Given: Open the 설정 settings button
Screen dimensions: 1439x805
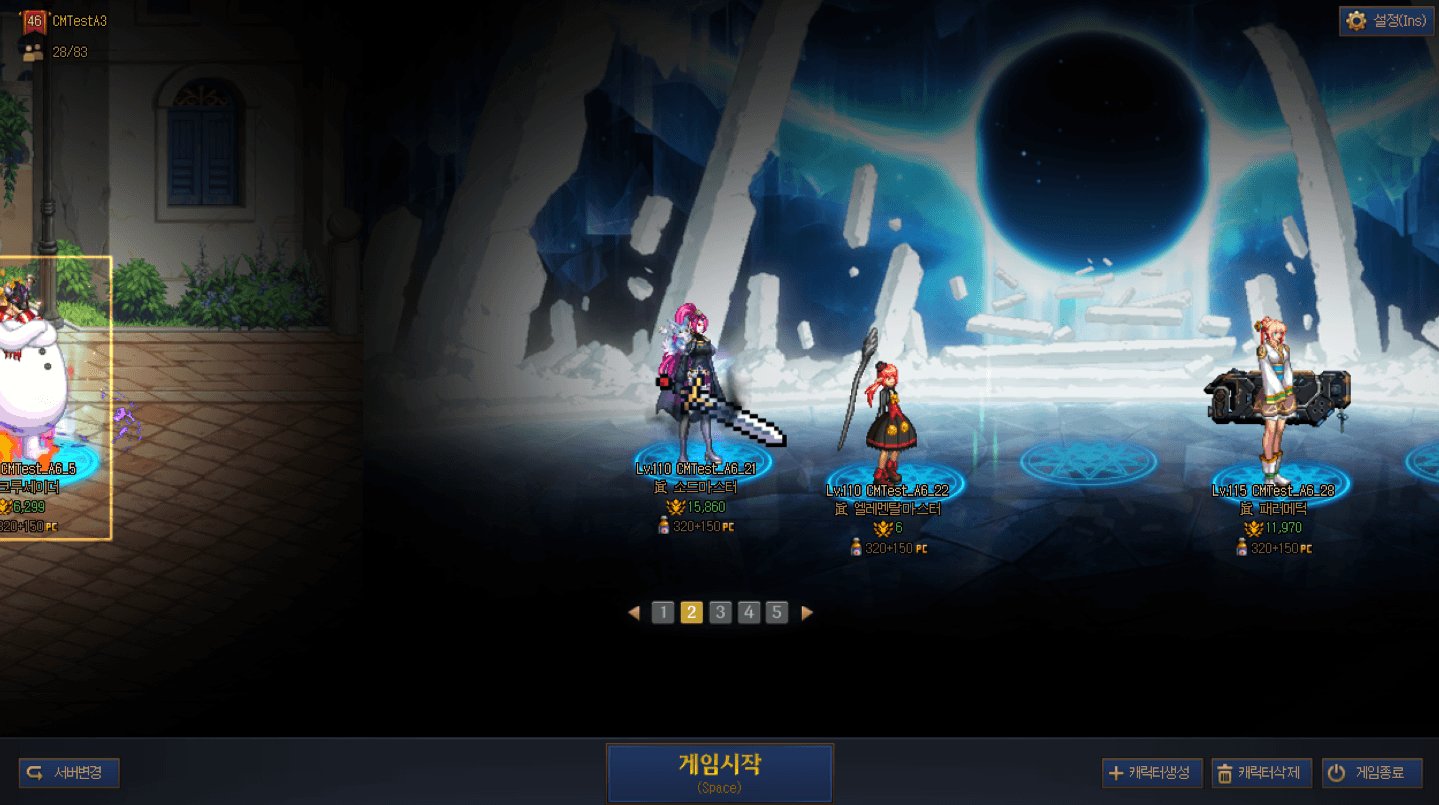Looking at the screenshot, I should pos(1386,21).
